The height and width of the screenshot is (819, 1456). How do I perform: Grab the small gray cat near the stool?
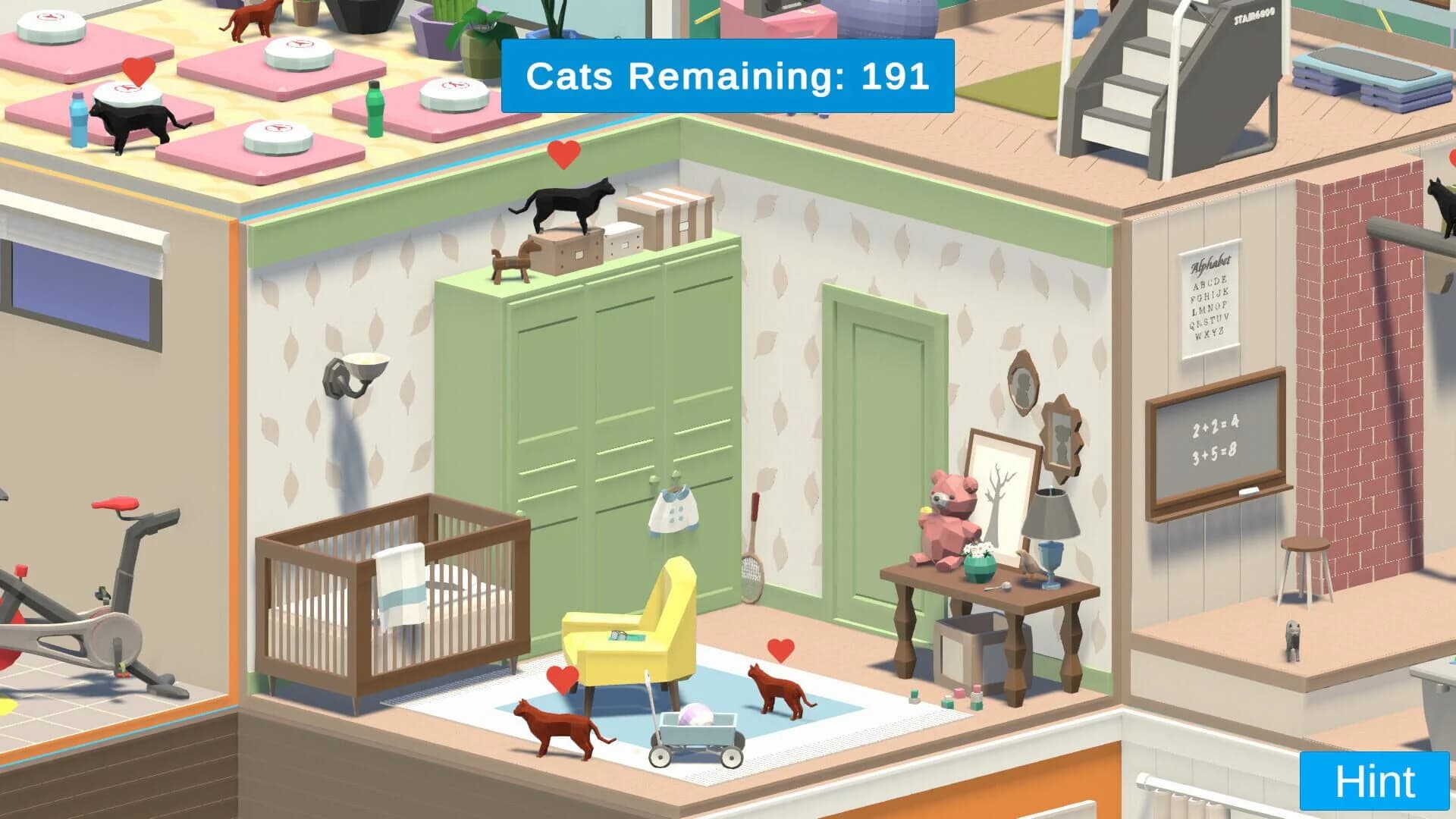click(x=1292, y=641)
